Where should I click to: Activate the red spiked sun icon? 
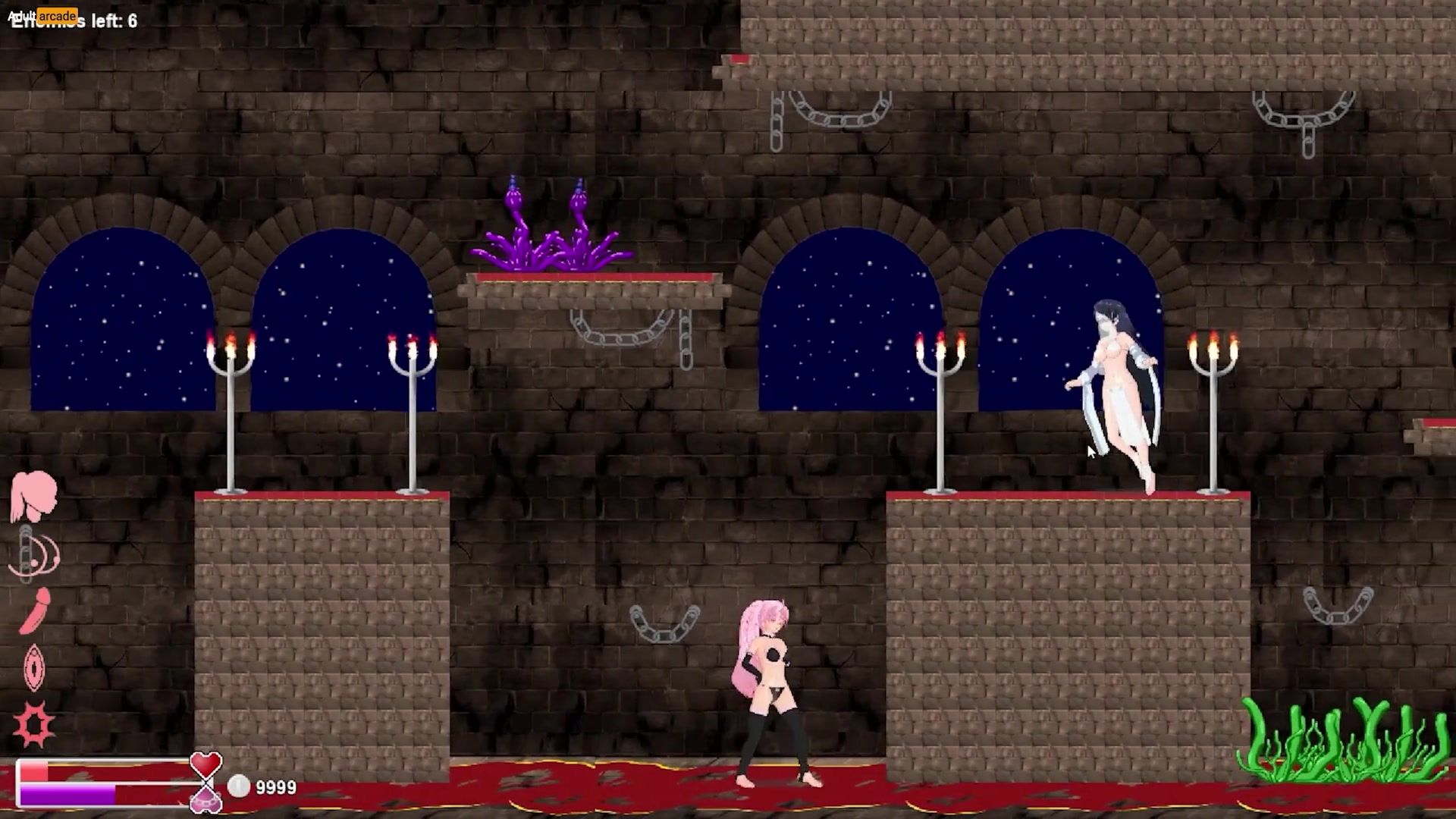click(x=34, y=724)
